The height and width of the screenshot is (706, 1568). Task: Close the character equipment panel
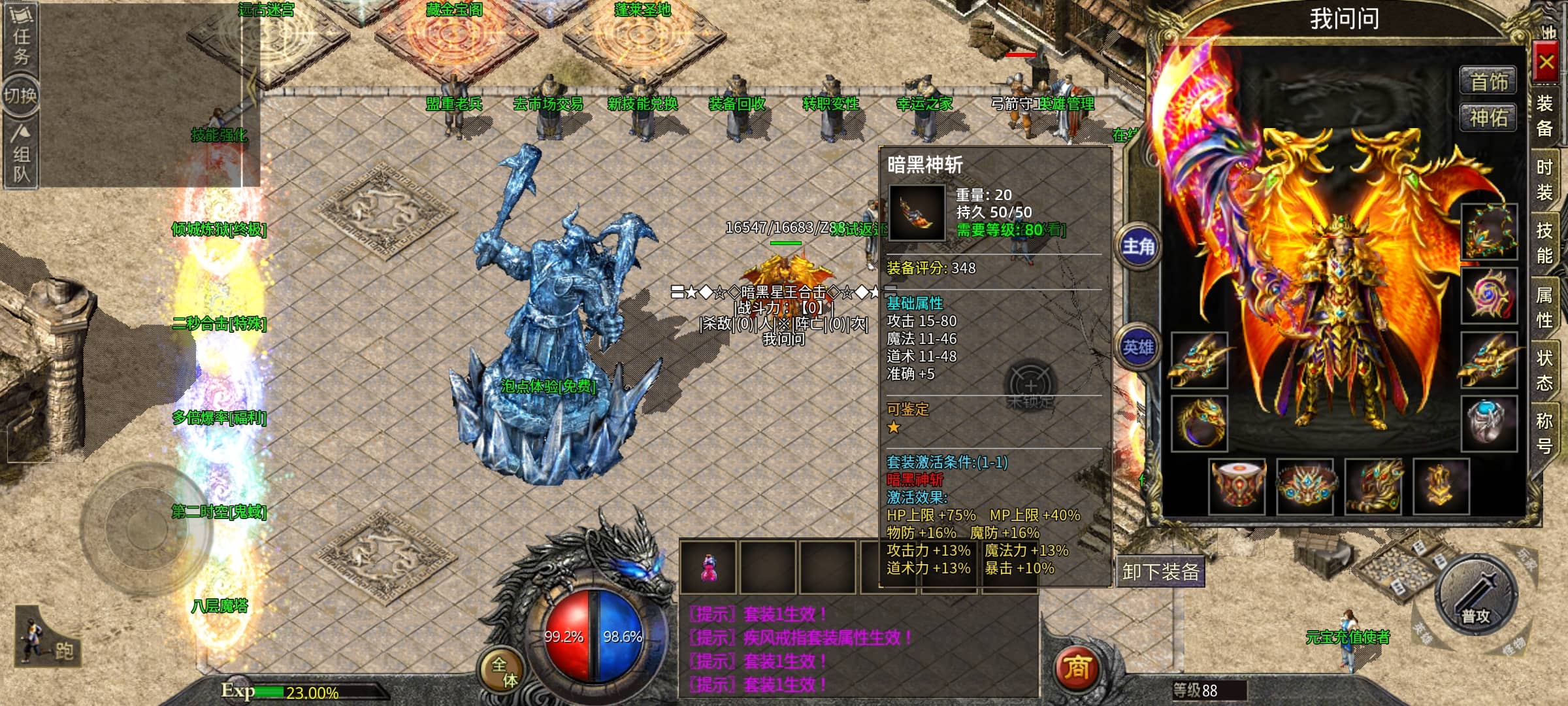point(1546,63)
